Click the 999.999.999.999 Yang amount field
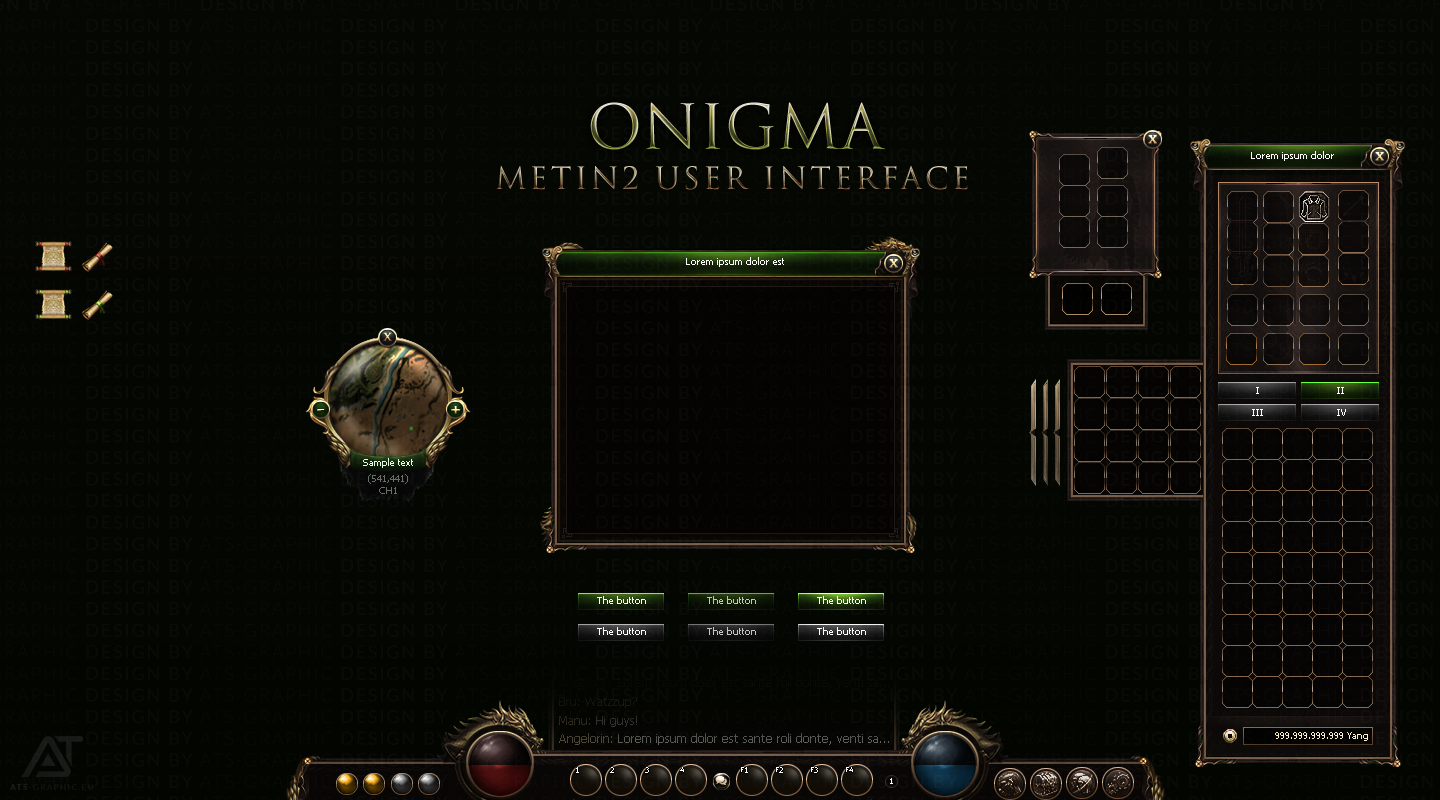 tap(1307, 735)
